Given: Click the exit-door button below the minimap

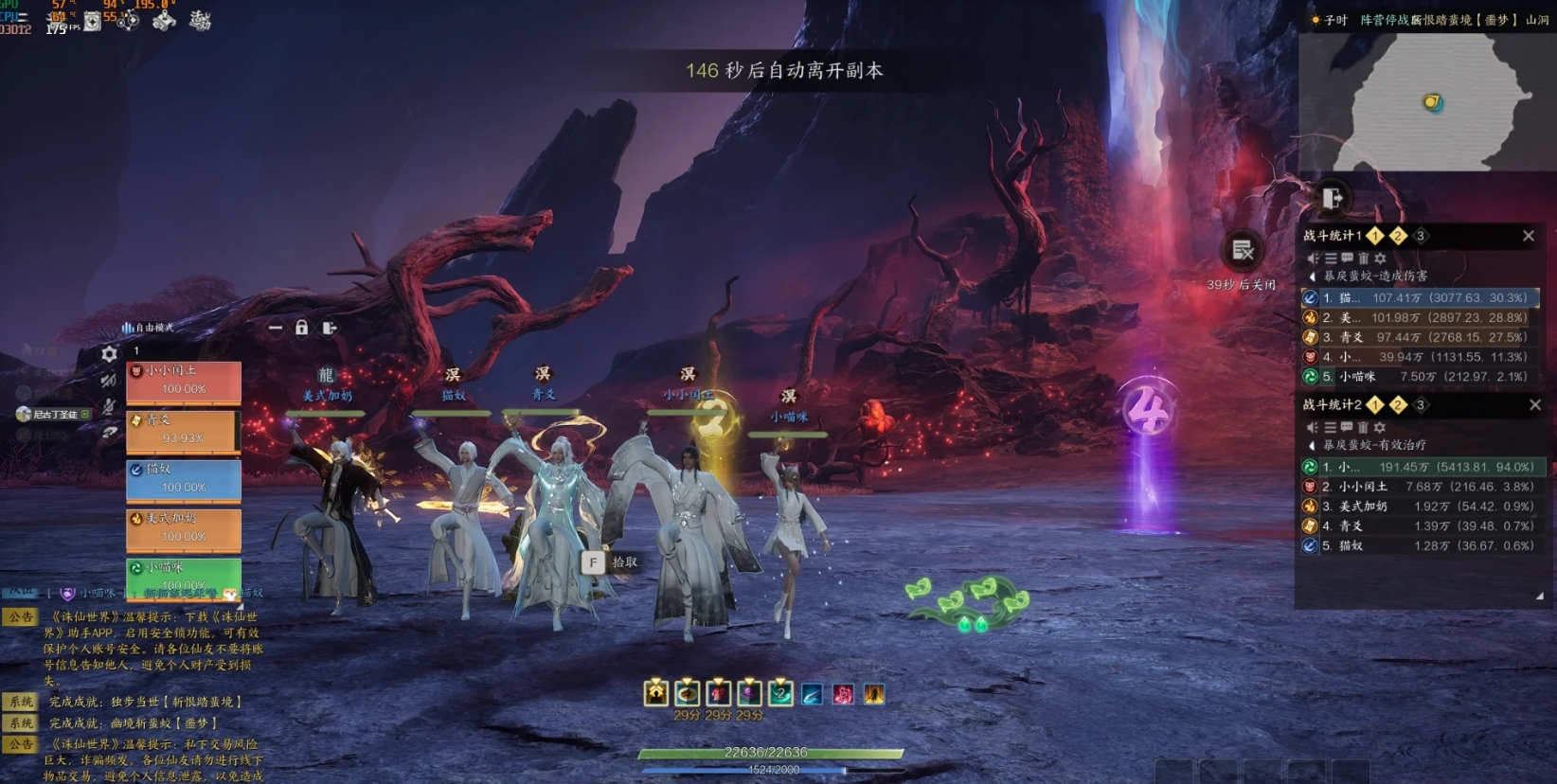Looking at the screenshot, I should [1333, 198].
